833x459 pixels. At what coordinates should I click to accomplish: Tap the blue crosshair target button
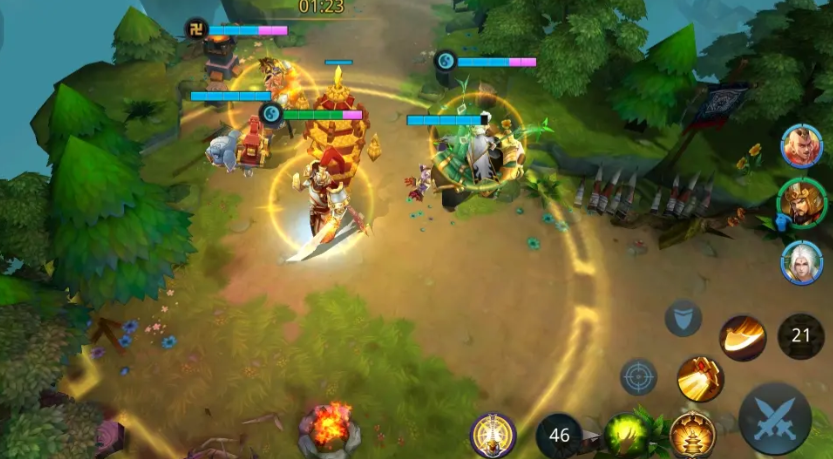[638, 377]
